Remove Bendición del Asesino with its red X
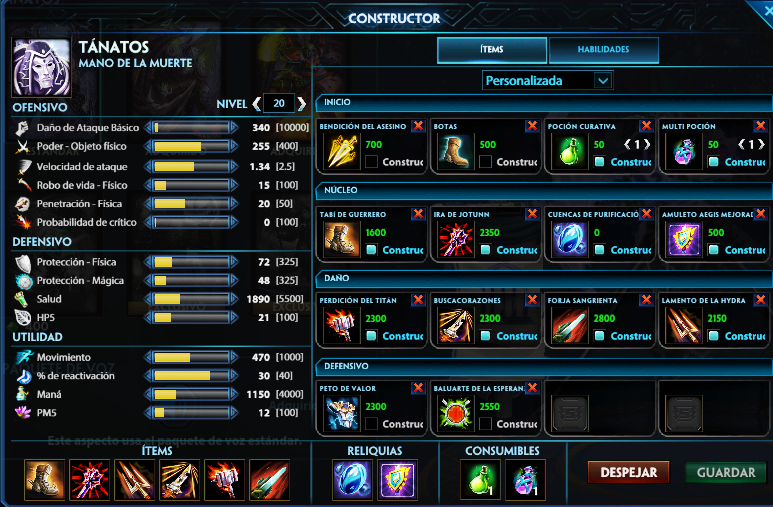 click(418, 126)
